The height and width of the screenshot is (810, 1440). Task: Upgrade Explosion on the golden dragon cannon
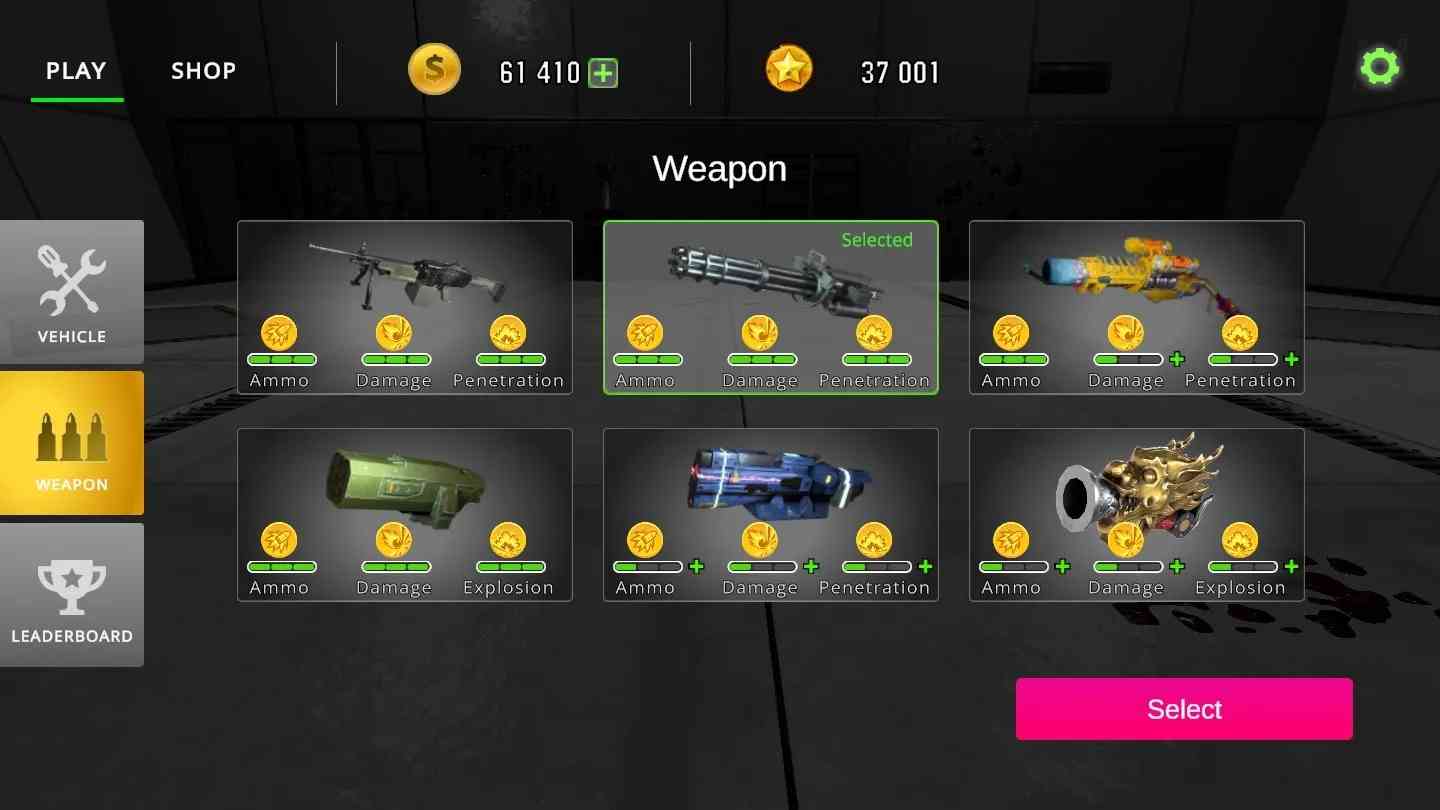[x=1292, y=567]
